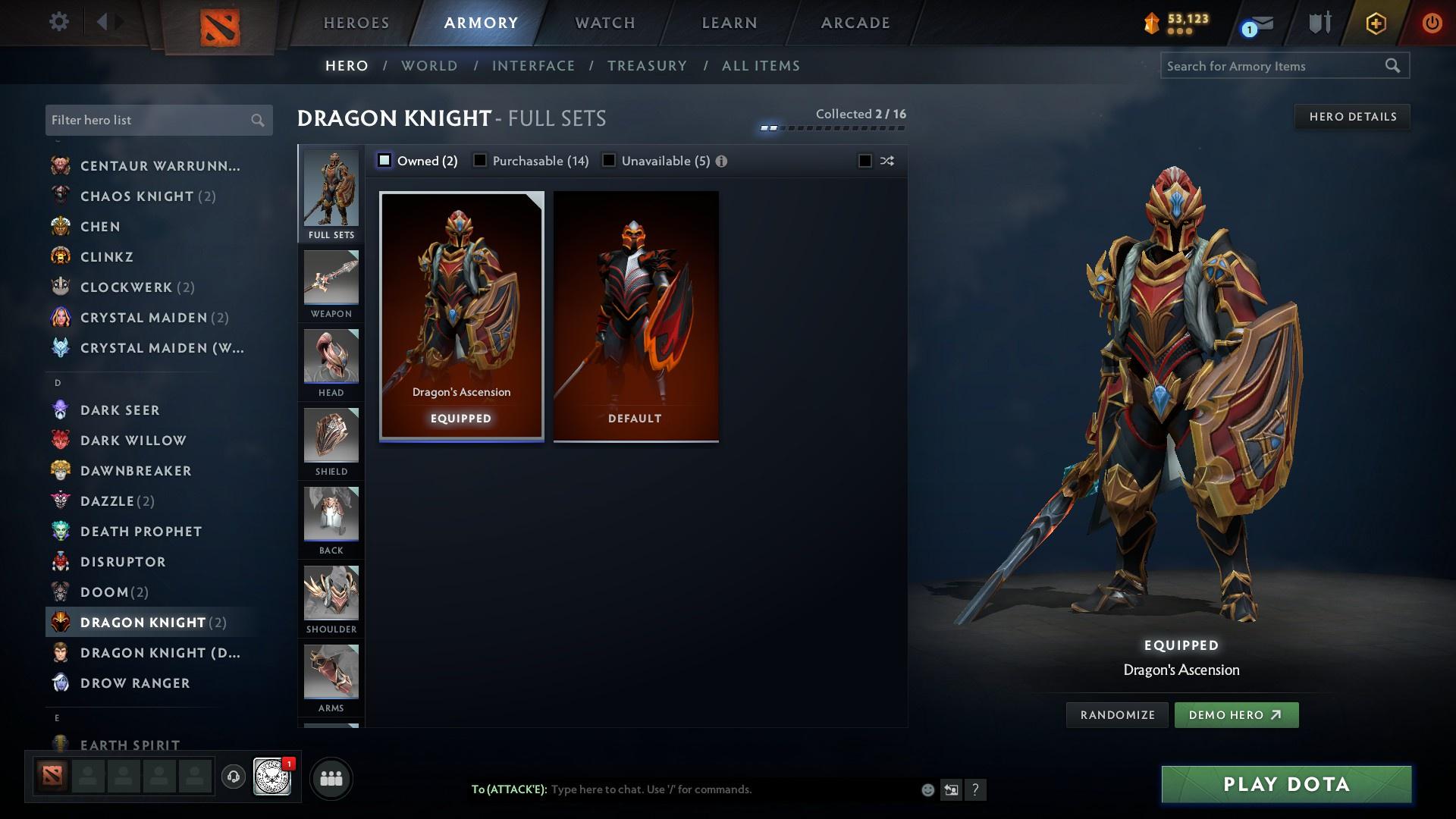1456x819 pixels.
Task: Select the Head equipment slot
Action: point(331,358)
